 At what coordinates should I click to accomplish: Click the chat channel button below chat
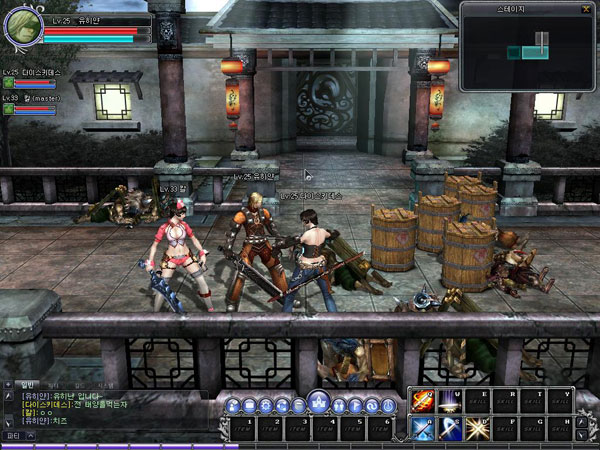(15, 436)
